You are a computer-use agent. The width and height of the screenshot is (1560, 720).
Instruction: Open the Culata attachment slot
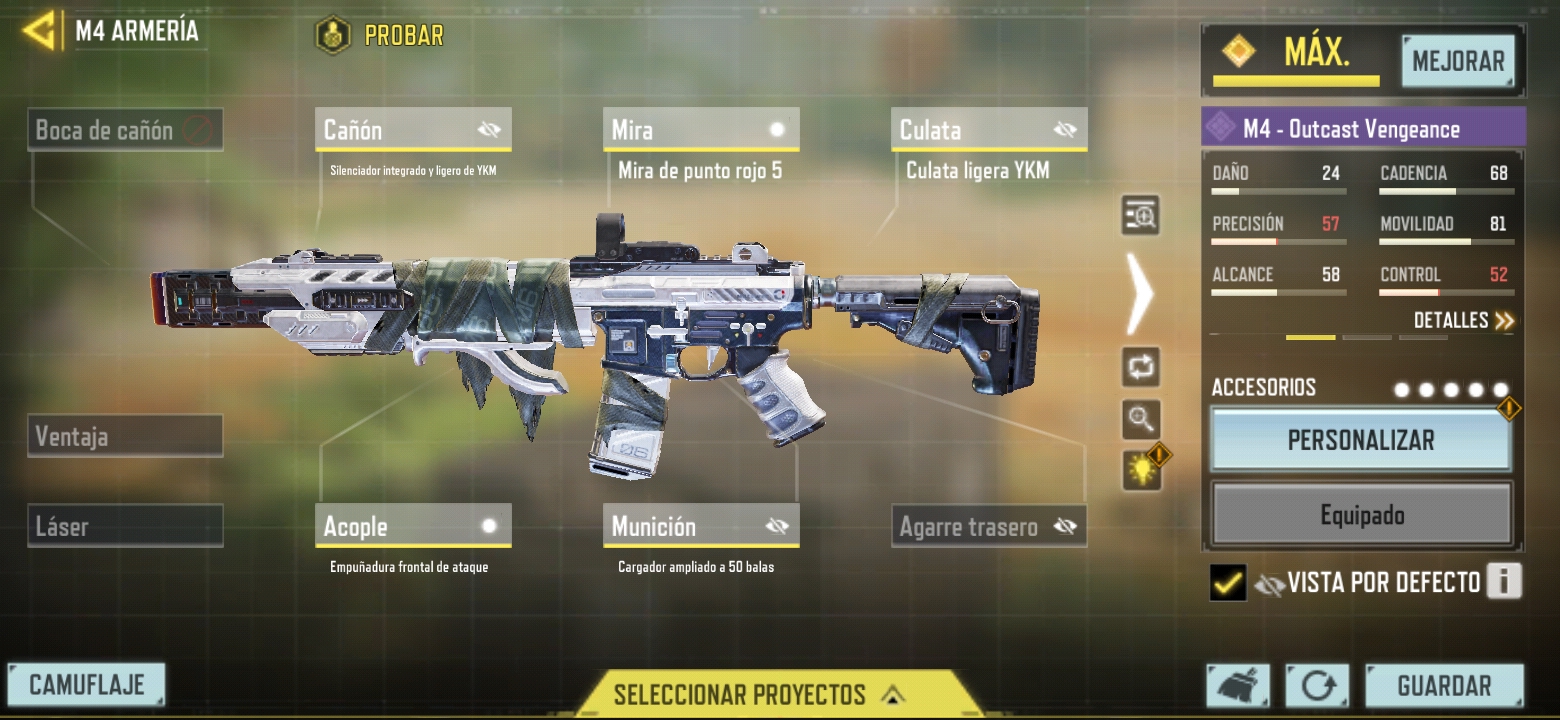tap(989, 130)
